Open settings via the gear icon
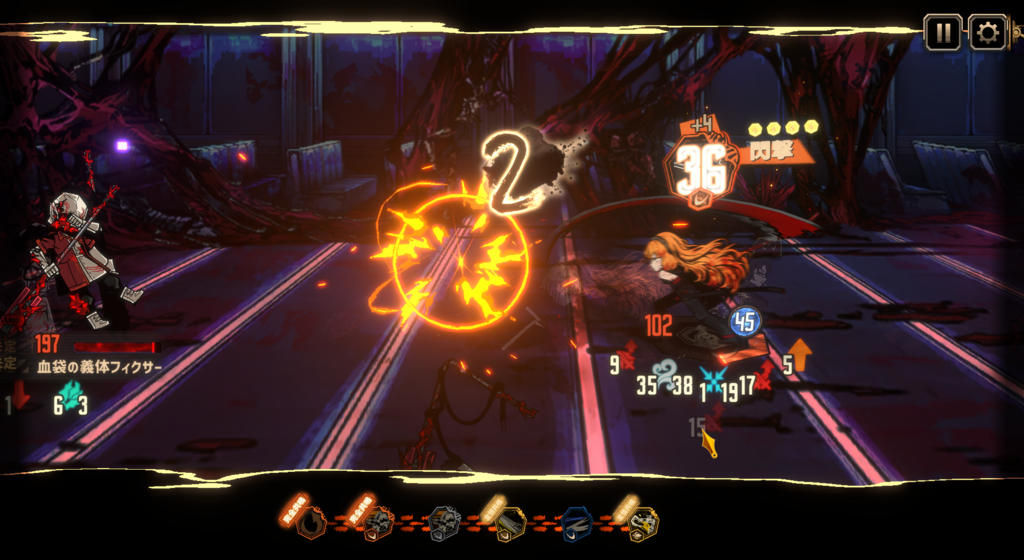This screenshot has width=1024, height=560. coord(987,32)
